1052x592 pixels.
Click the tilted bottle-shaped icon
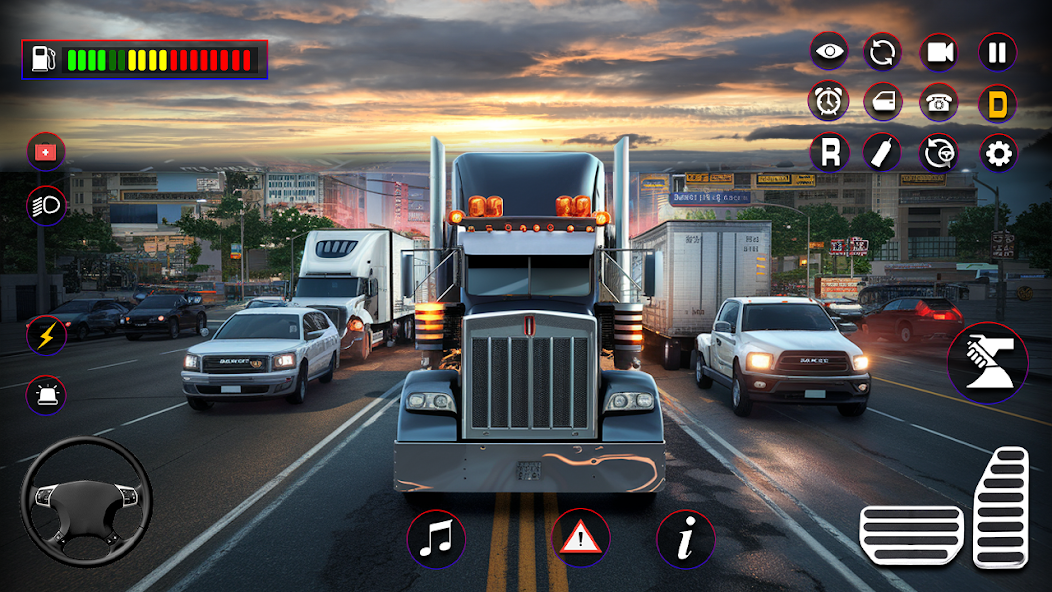tap(882, 153)
